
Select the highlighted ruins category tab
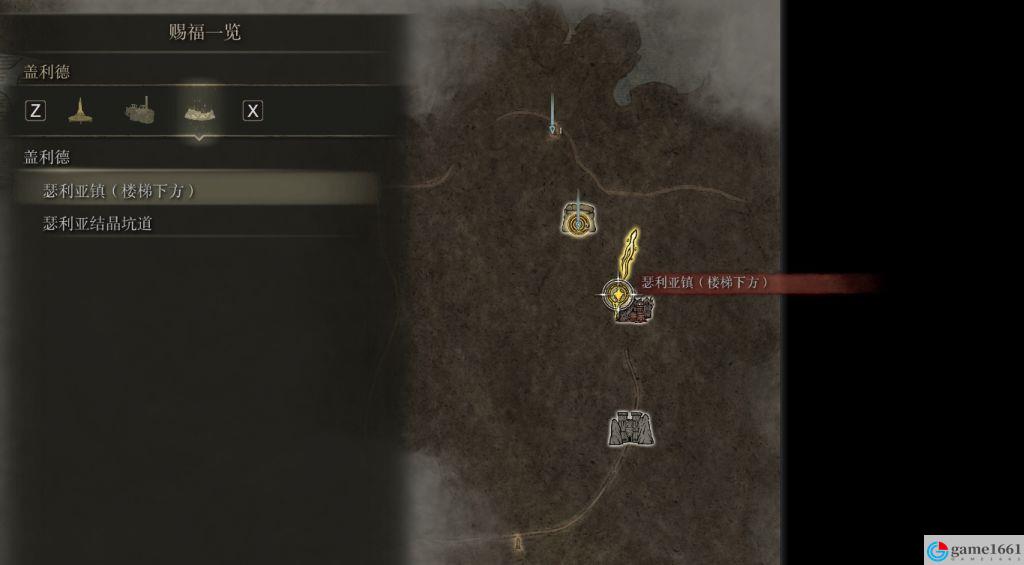click(201, 110)
